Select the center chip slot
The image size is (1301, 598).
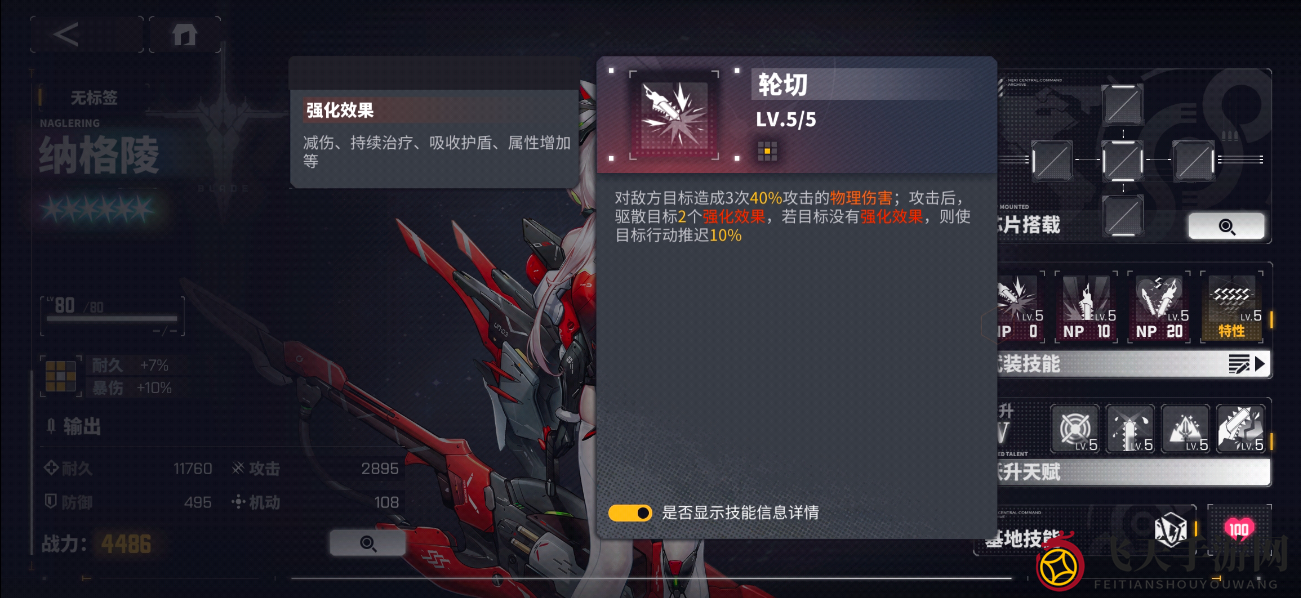pyautogui.click(x=1122, y=160)
